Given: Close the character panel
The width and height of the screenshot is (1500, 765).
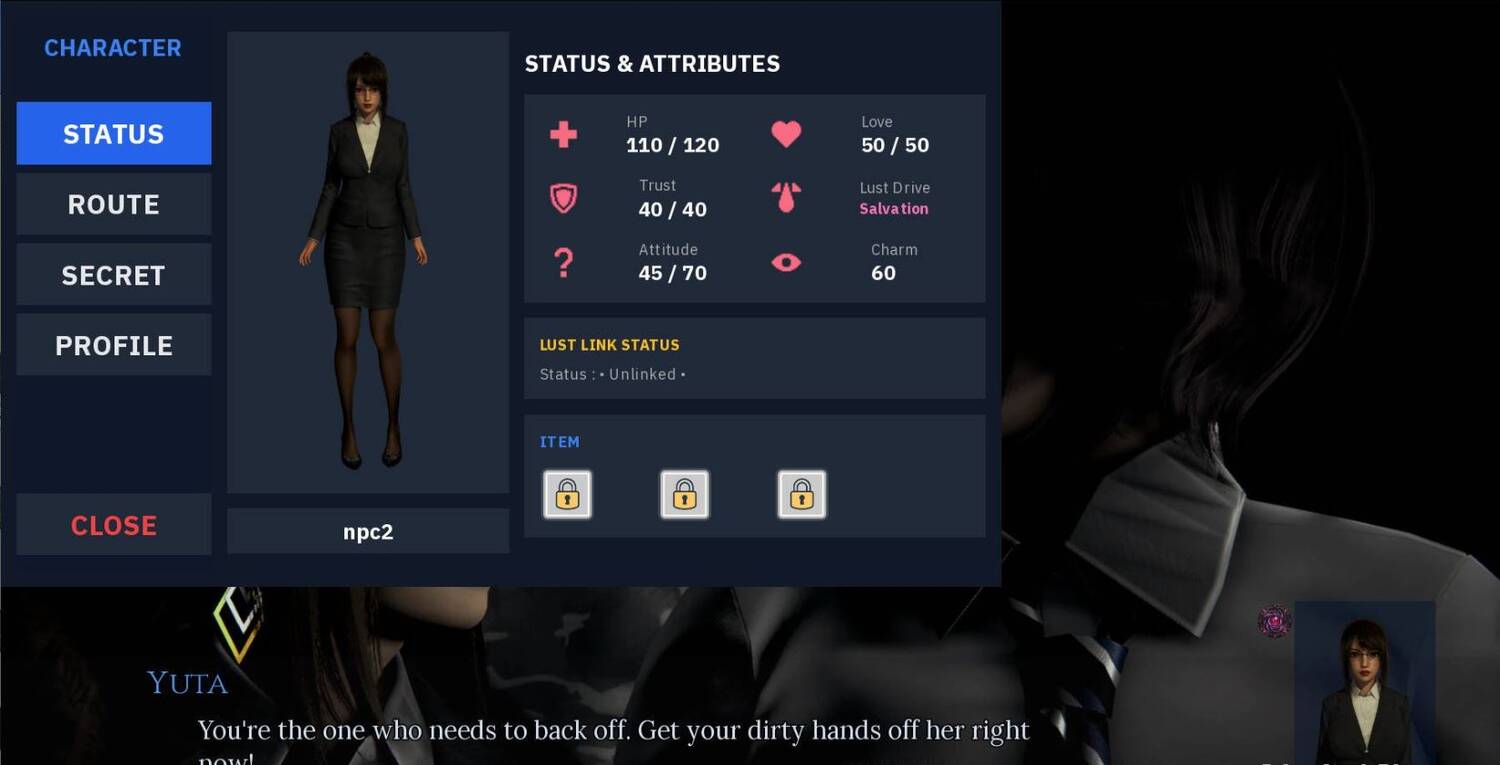Looking at the screenshot, I should coord(113,525).
